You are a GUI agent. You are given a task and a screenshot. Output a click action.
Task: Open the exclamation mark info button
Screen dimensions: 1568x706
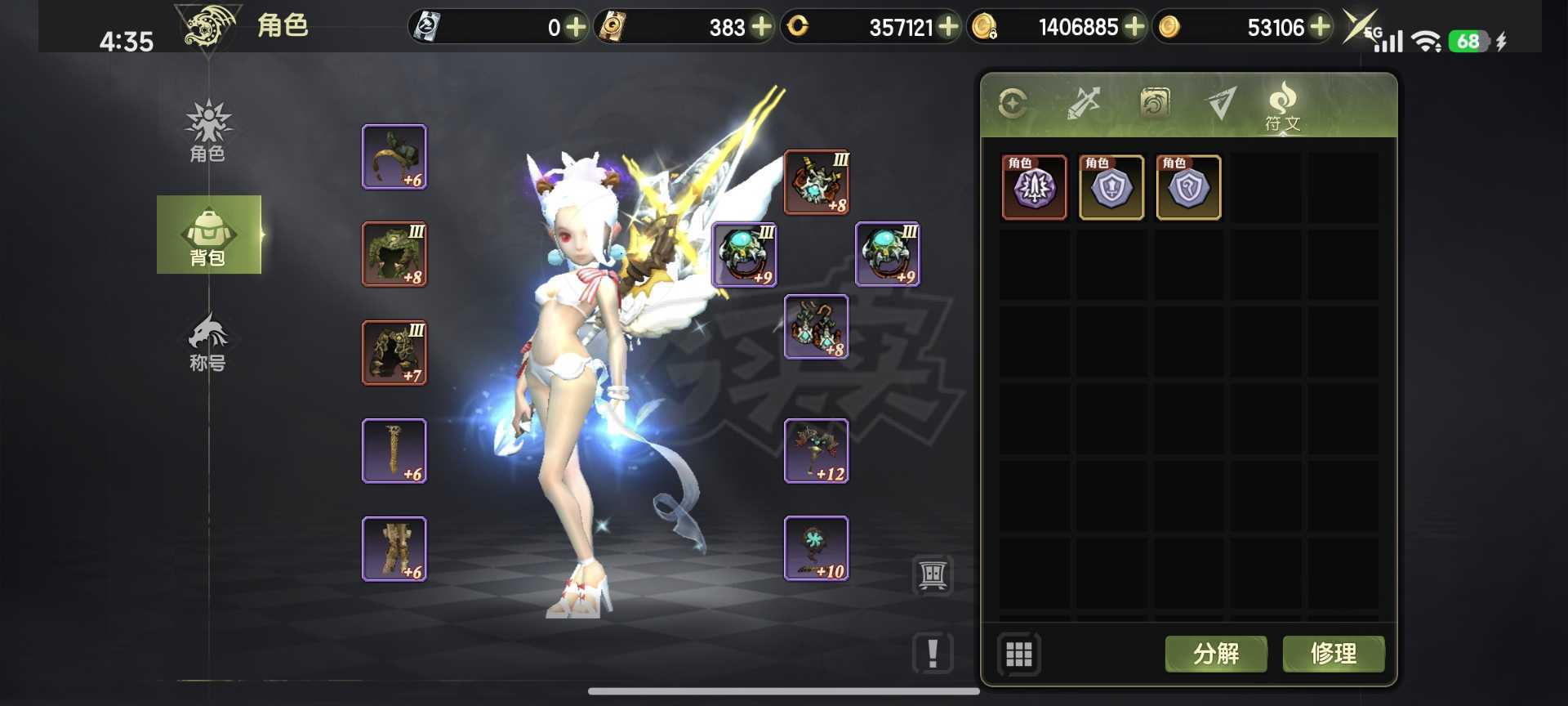point(933,653)
